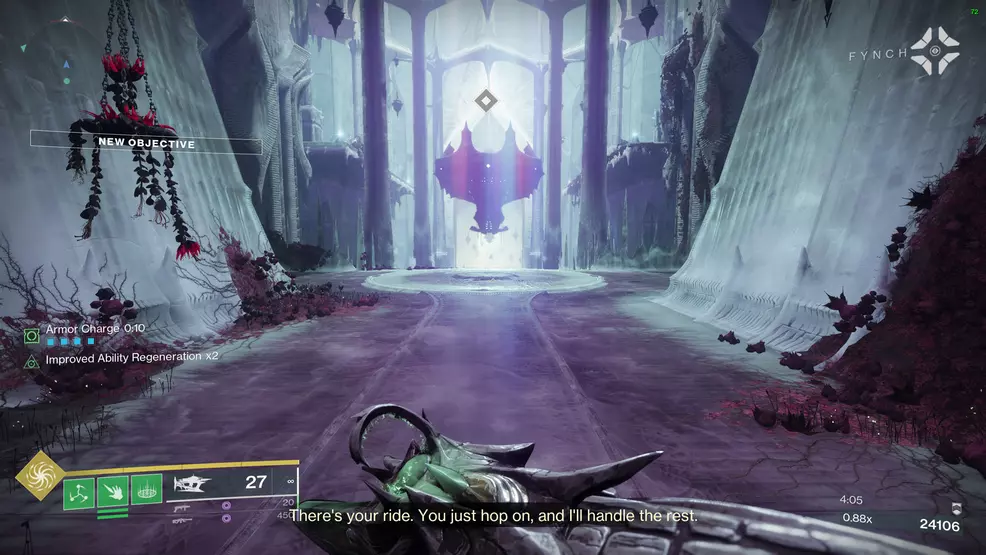The width and height of the screenshot is (986, 555).
Task: Choose the grenade ability spike ring icon
Action: [x=145, y=489]
